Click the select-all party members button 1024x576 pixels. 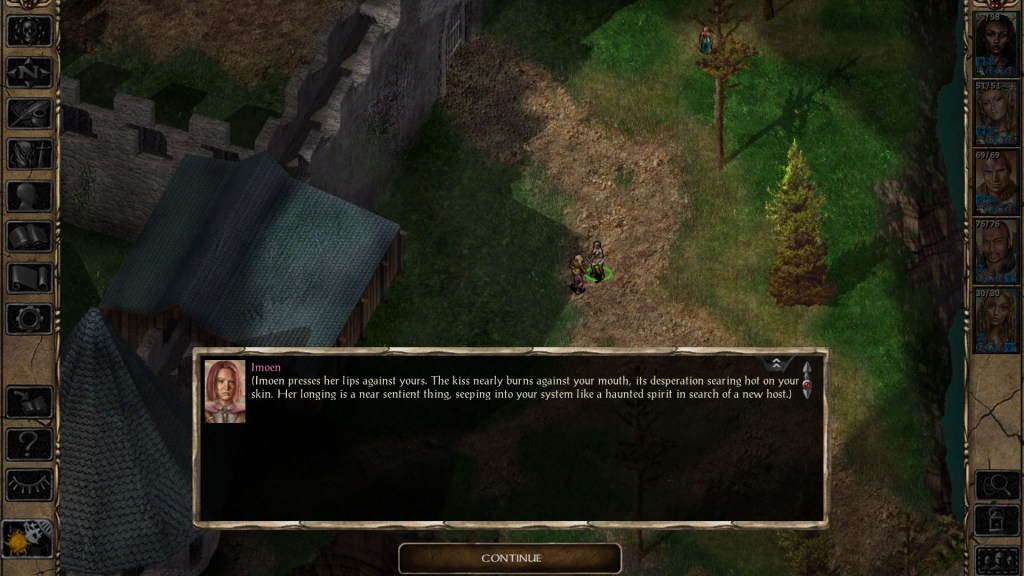point(997,559)
